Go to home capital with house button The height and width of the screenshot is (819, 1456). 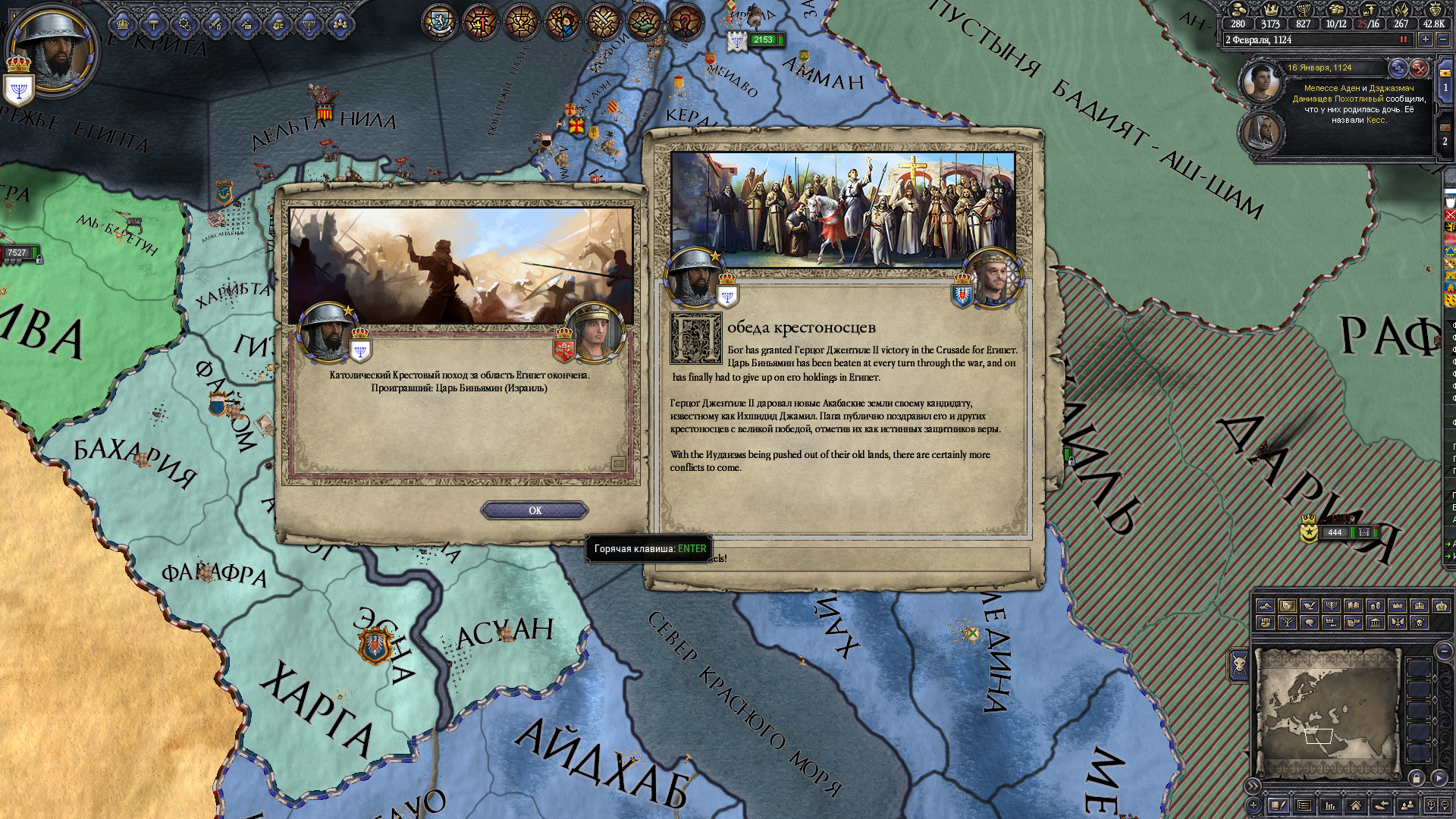pos(1355,805)
